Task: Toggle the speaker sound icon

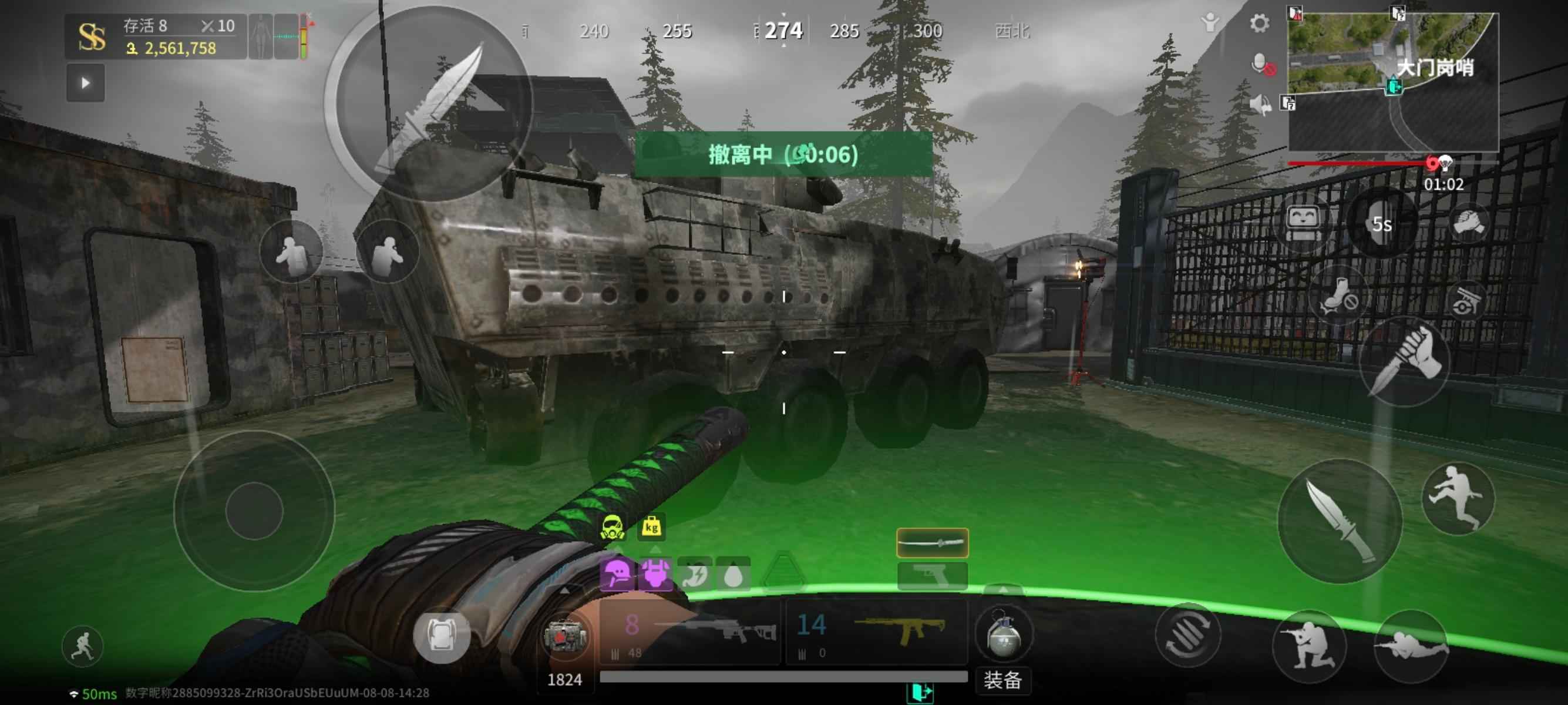Action: pyautogui.click(x=1260, y=105)
